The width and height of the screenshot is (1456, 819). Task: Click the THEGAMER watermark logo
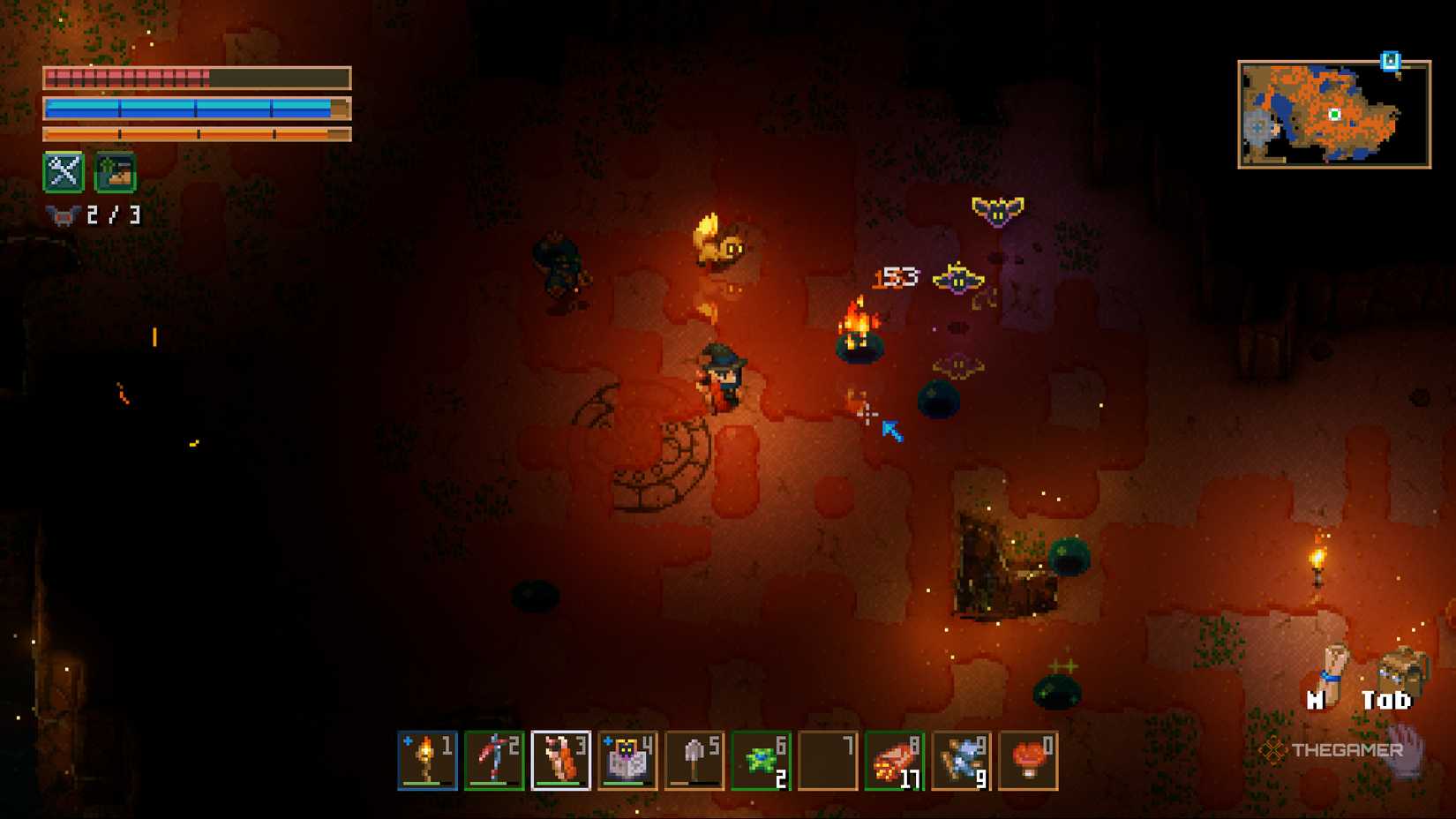pos(1332,752)
